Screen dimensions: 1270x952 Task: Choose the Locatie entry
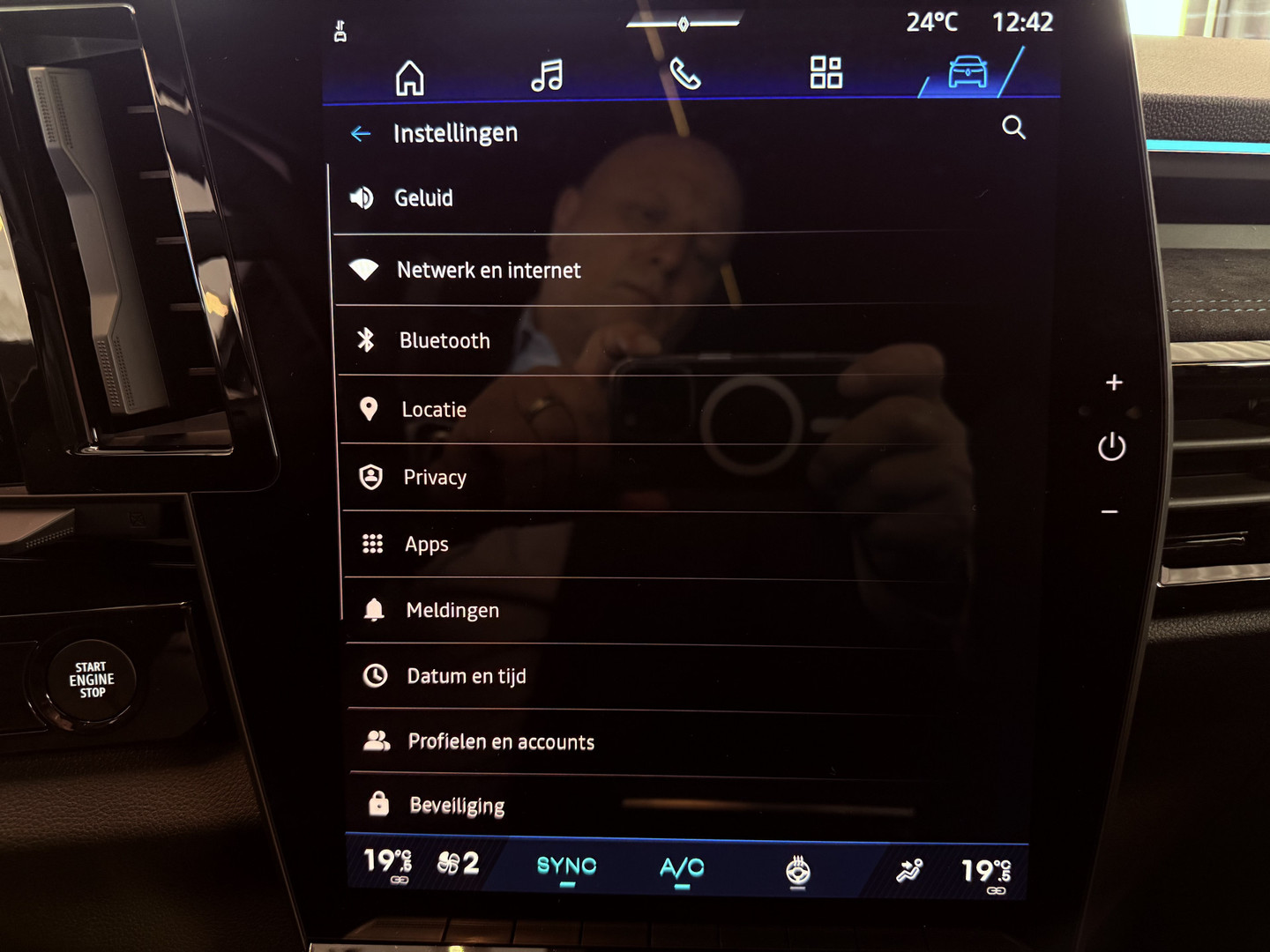click(433, 410)
